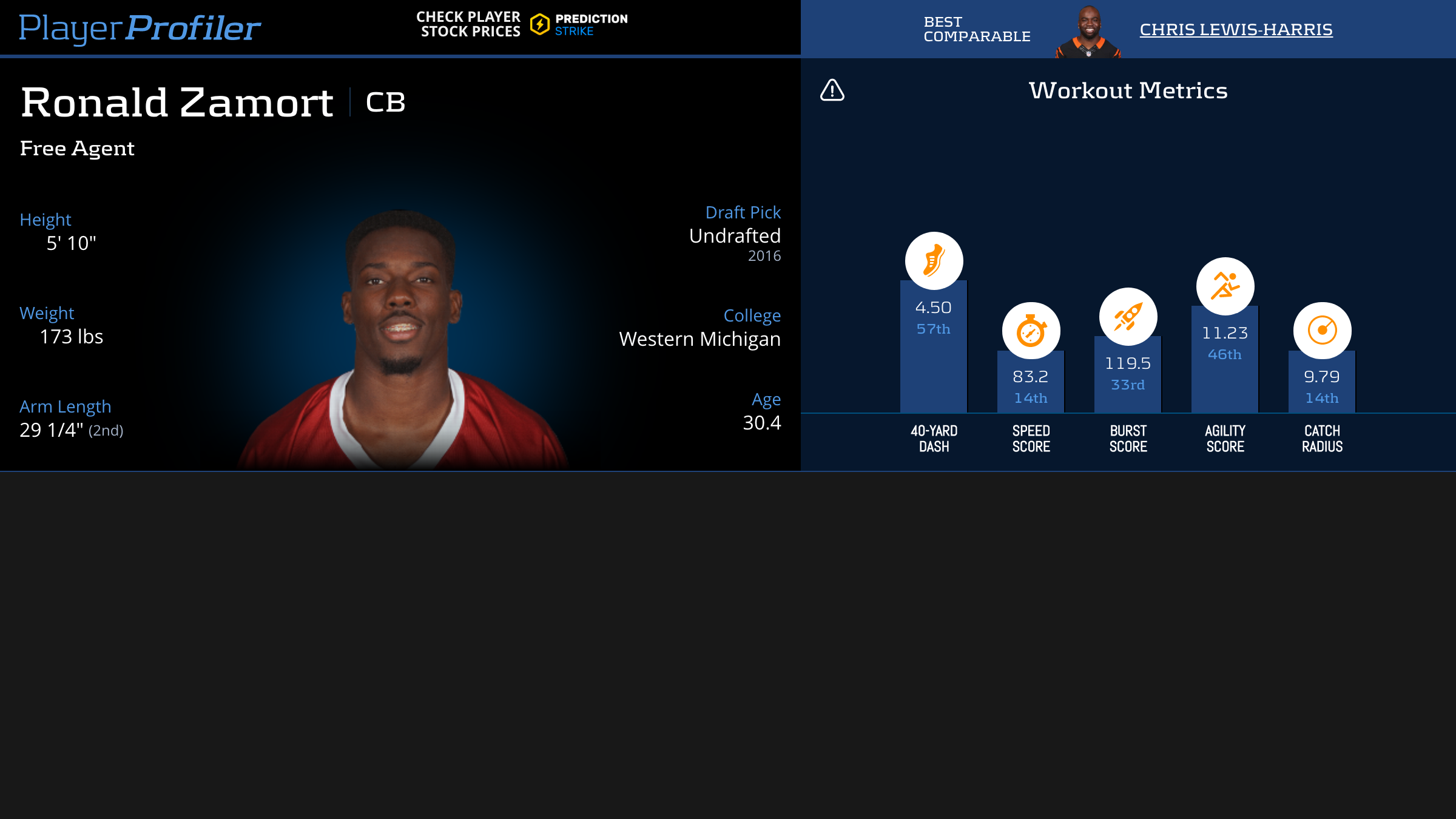Open Chris Lewis-Harris comparable player link

[x=1236, y=29]
